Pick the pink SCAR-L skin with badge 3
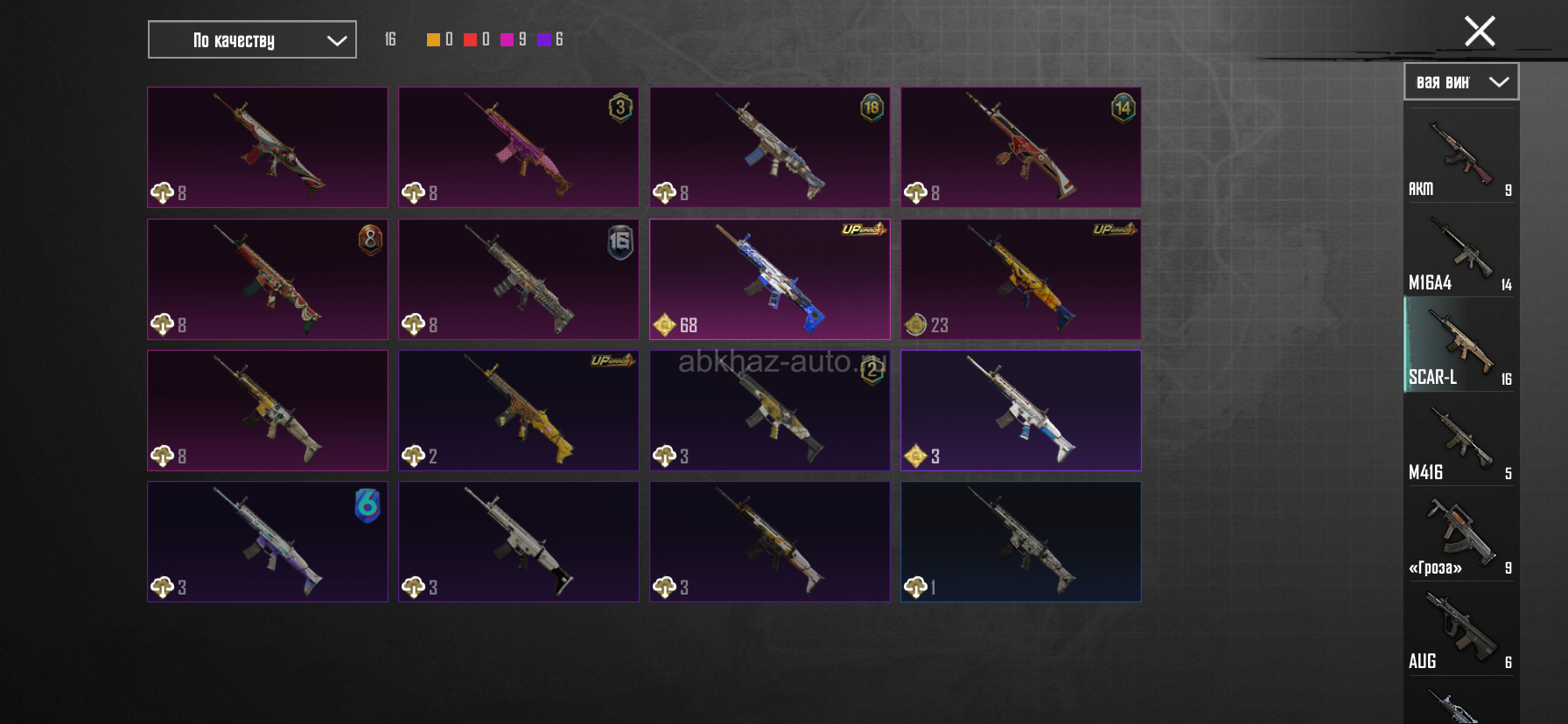1568x724 pixels. click(518, 147)
